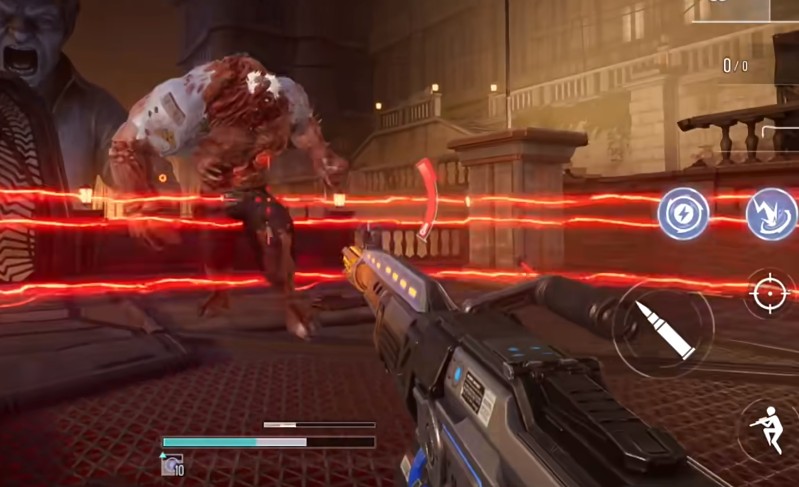Image resolution: width=799 pixels, height=487 pixels.
Task: Use the item slot showing 10
Action: pos(171,465)
